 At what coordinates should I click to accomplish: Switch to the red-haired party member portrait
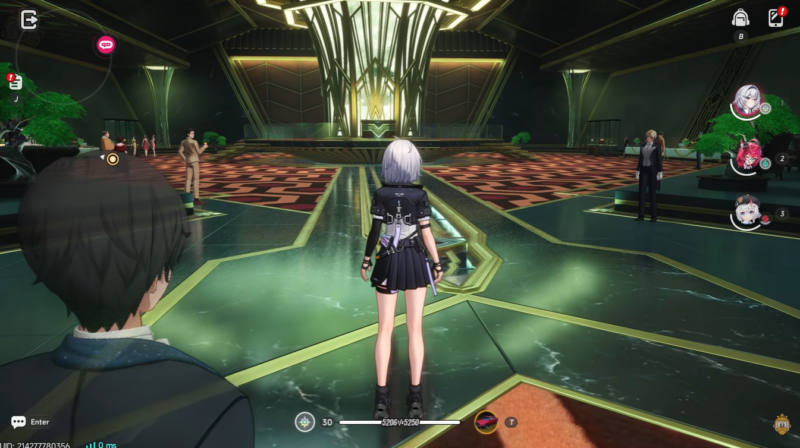[744, 157]
